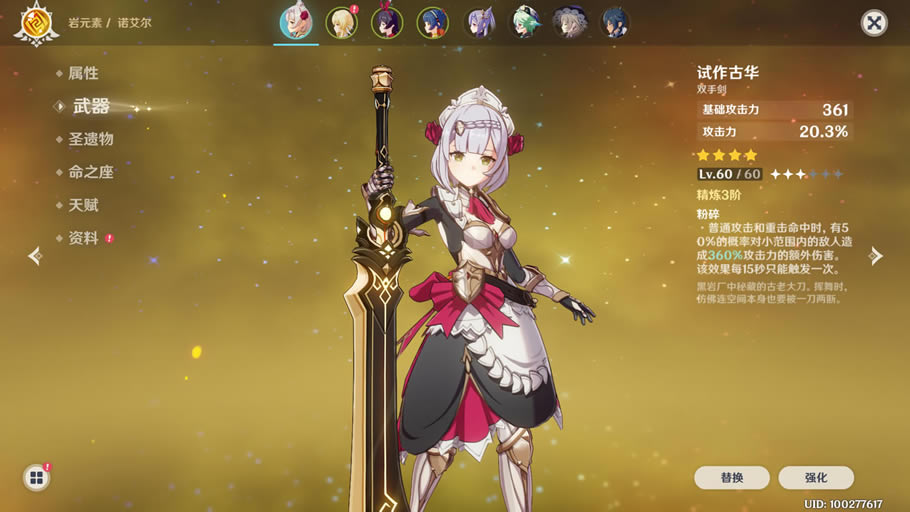910x512 pixels.
Task: Go to the next character with right arrow
Action: point(876,256)
